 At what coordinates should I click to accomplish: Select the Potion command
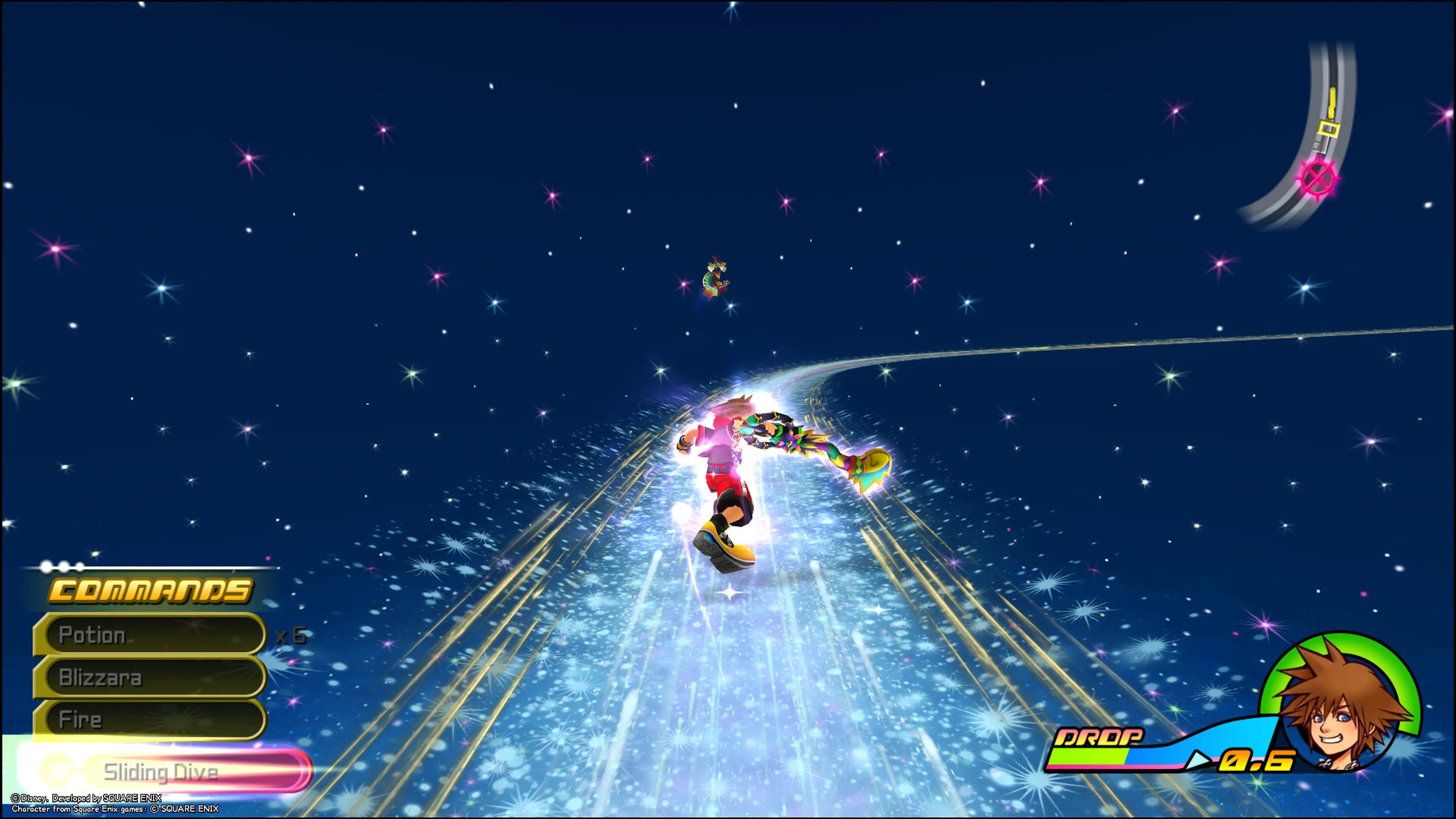(150, 635)
